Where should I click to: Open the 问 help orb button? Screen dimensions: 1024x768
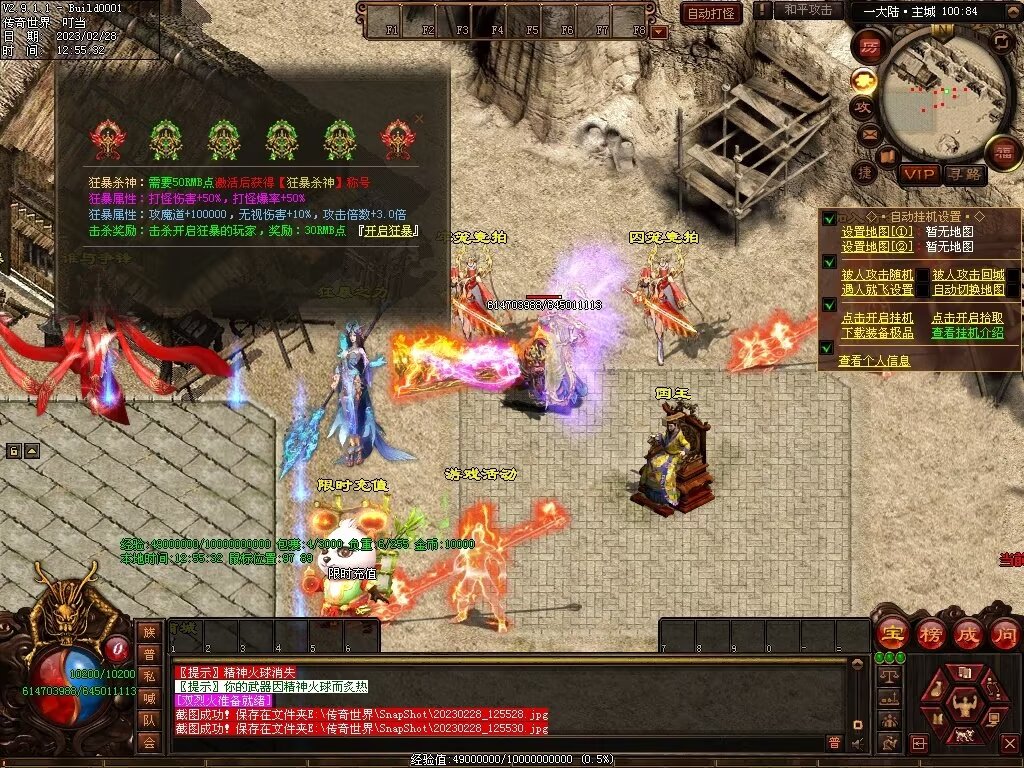click(x=1004, y=633)
